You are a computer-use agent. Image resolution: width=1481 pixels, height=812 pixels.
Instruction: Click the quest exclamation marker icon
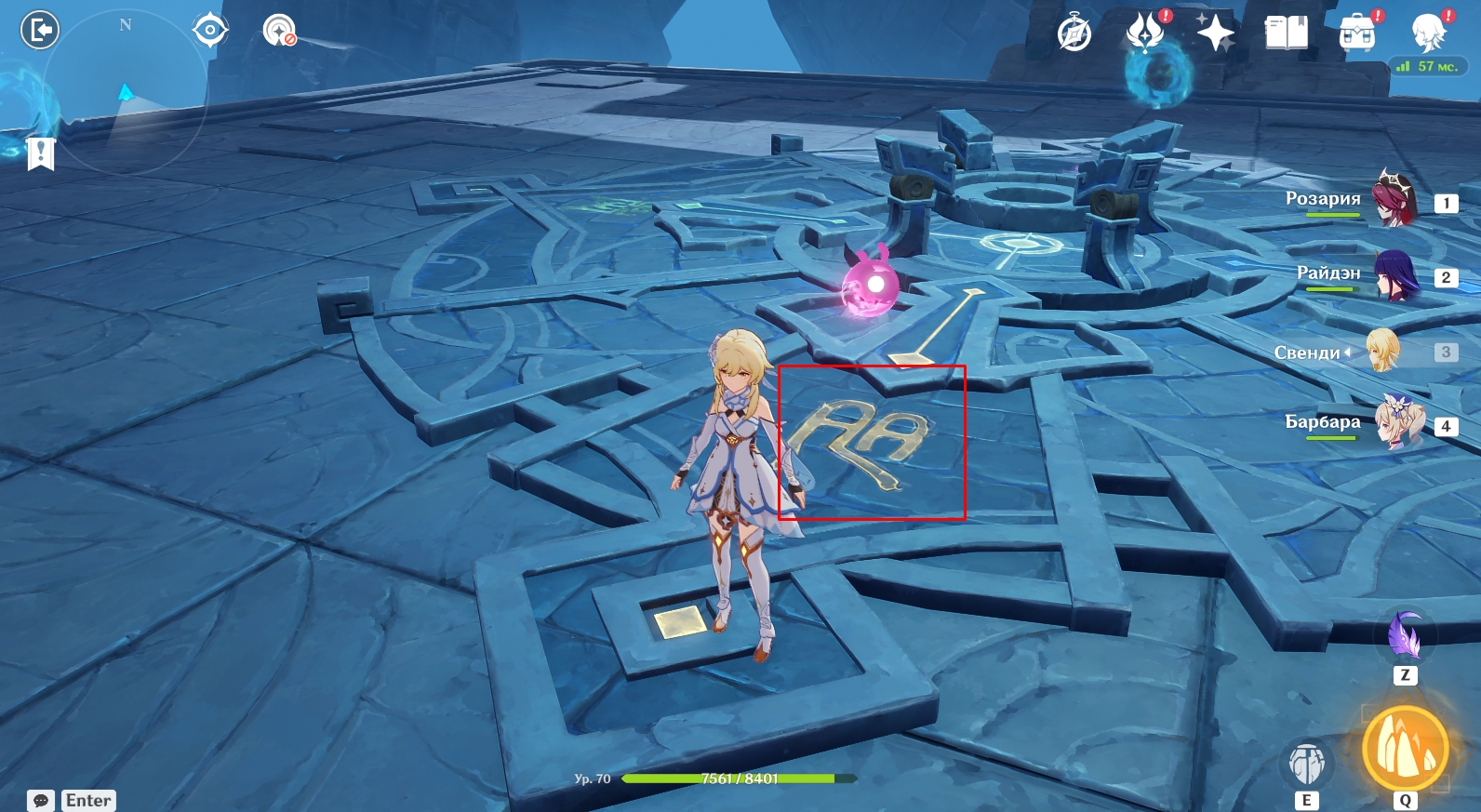point(41,153)
